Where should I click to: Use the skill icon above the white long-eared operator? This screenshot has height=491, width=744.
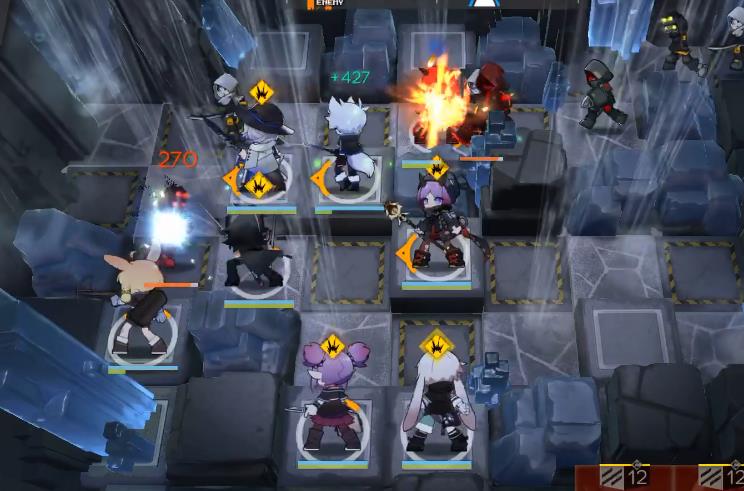436,345
